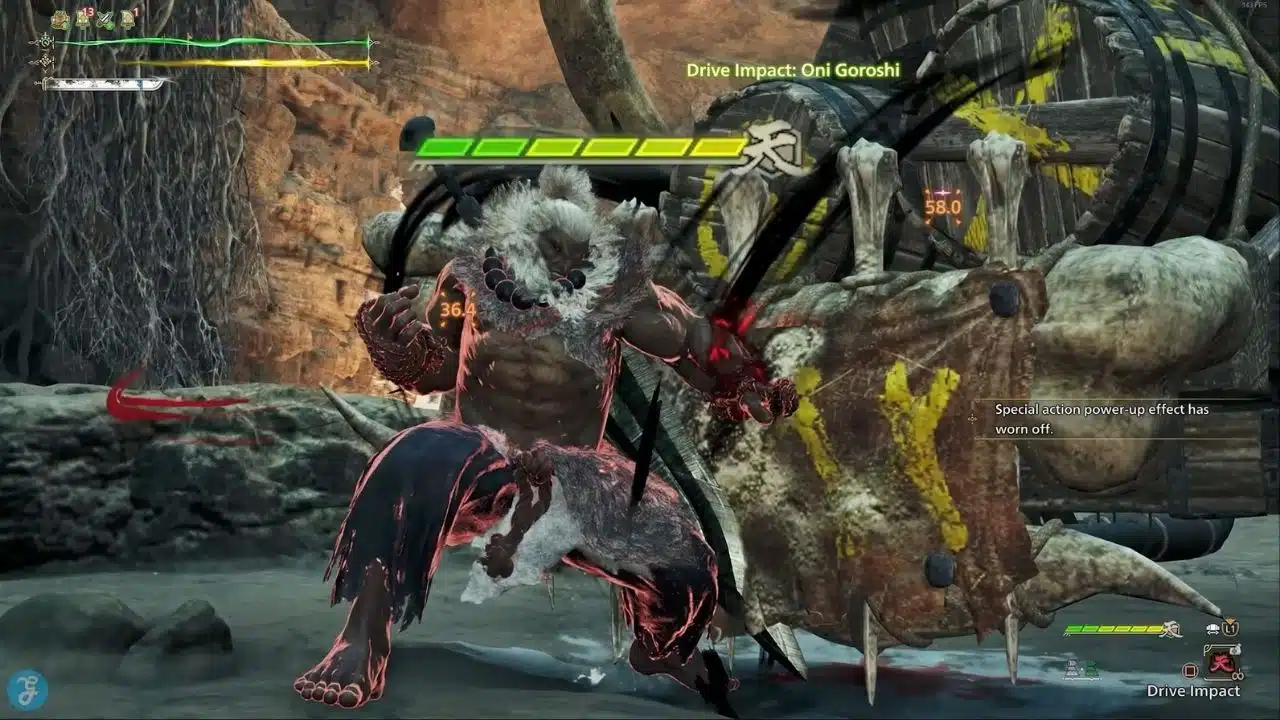Toggle the L1 switch-action indicator
Viewport: 1280px width, 720px height.
pos(1230,628)
